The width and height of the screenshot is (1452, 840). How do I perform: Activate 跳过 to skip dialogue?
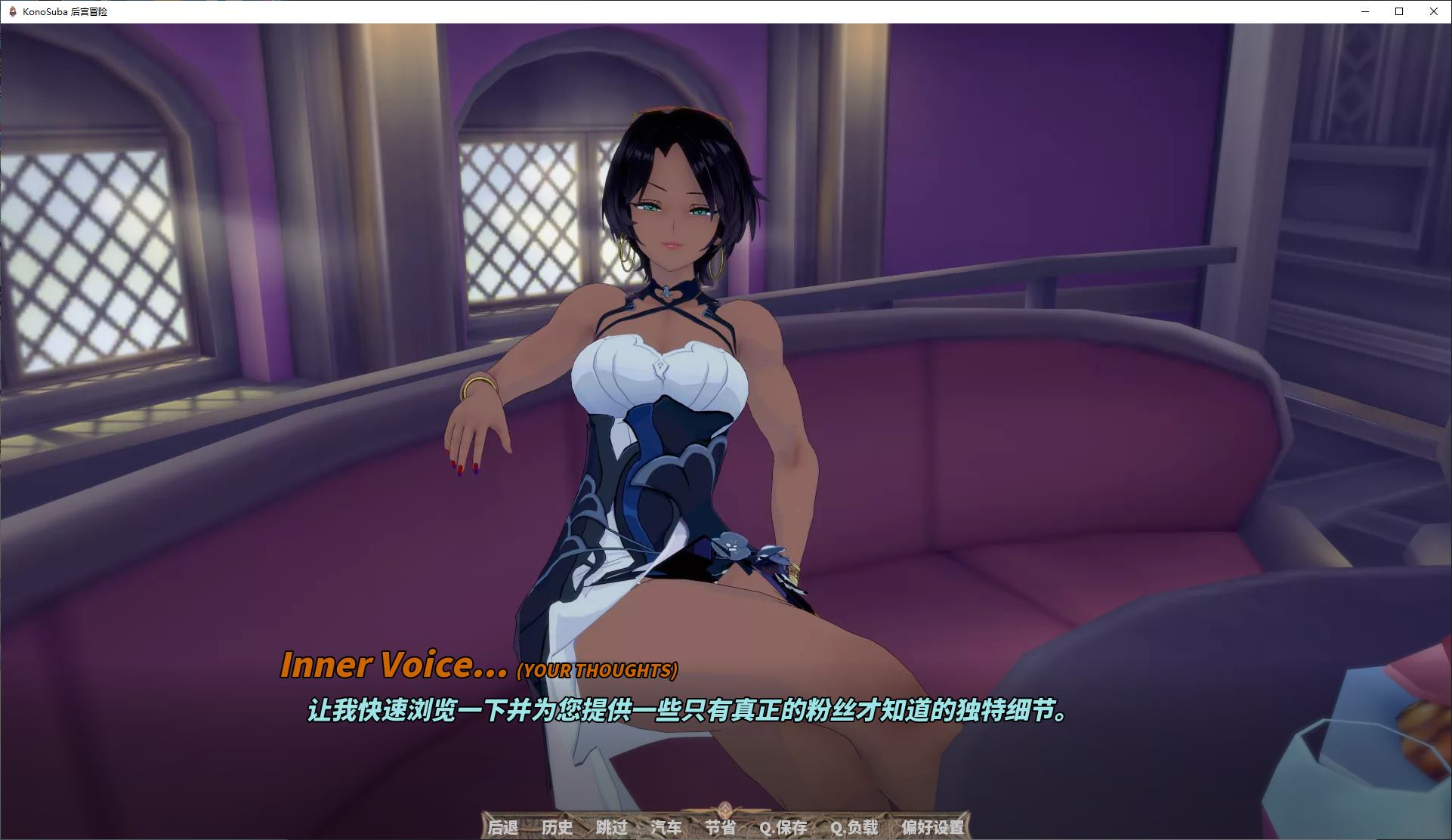(x=612, y=827)
